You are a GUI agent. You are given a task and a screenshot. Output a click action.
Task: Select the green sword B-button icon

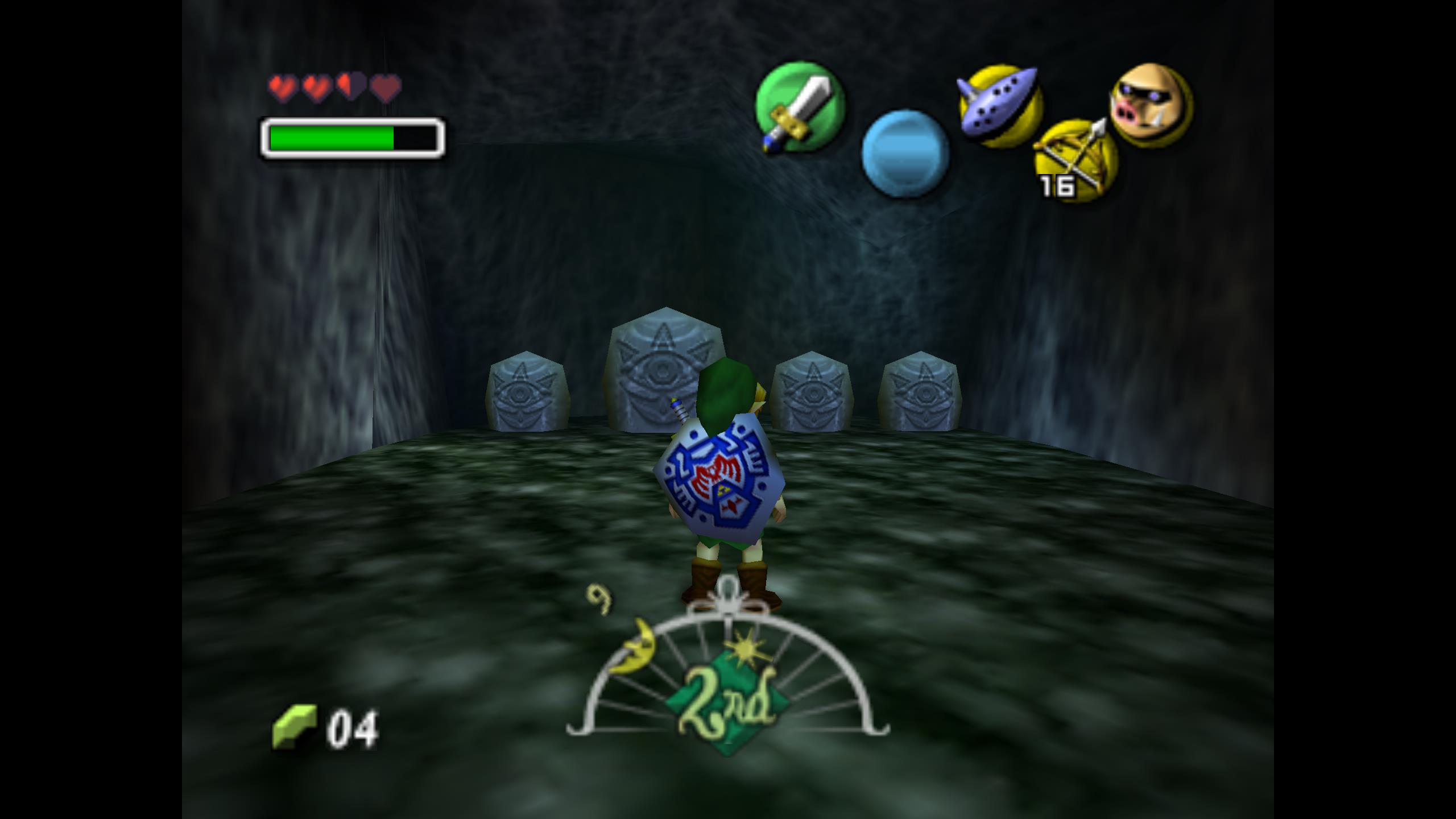pos(800,107)
